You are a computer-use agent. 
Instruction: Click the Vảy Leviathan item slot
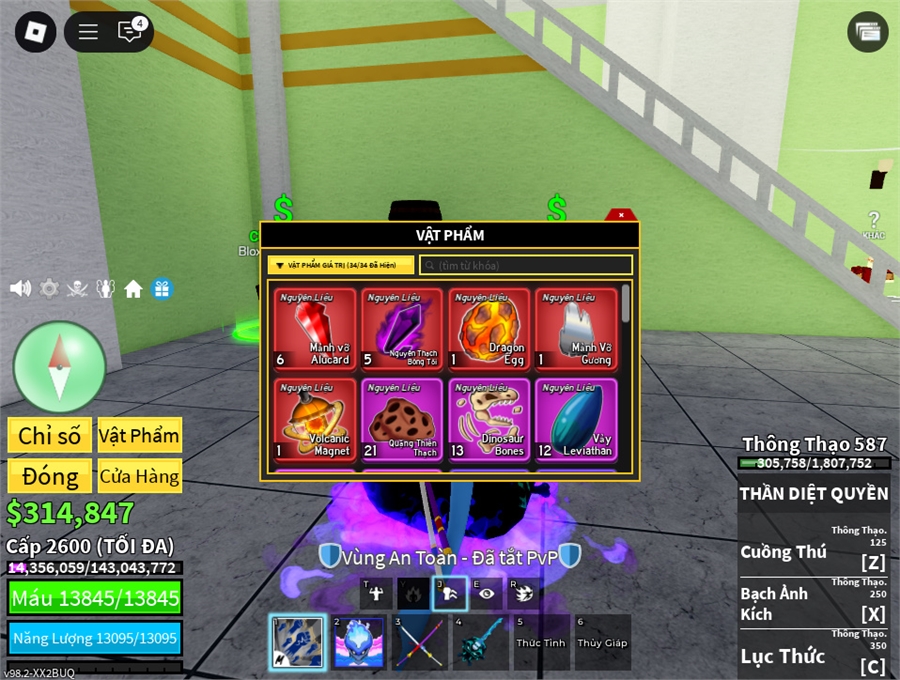(576, 419)
